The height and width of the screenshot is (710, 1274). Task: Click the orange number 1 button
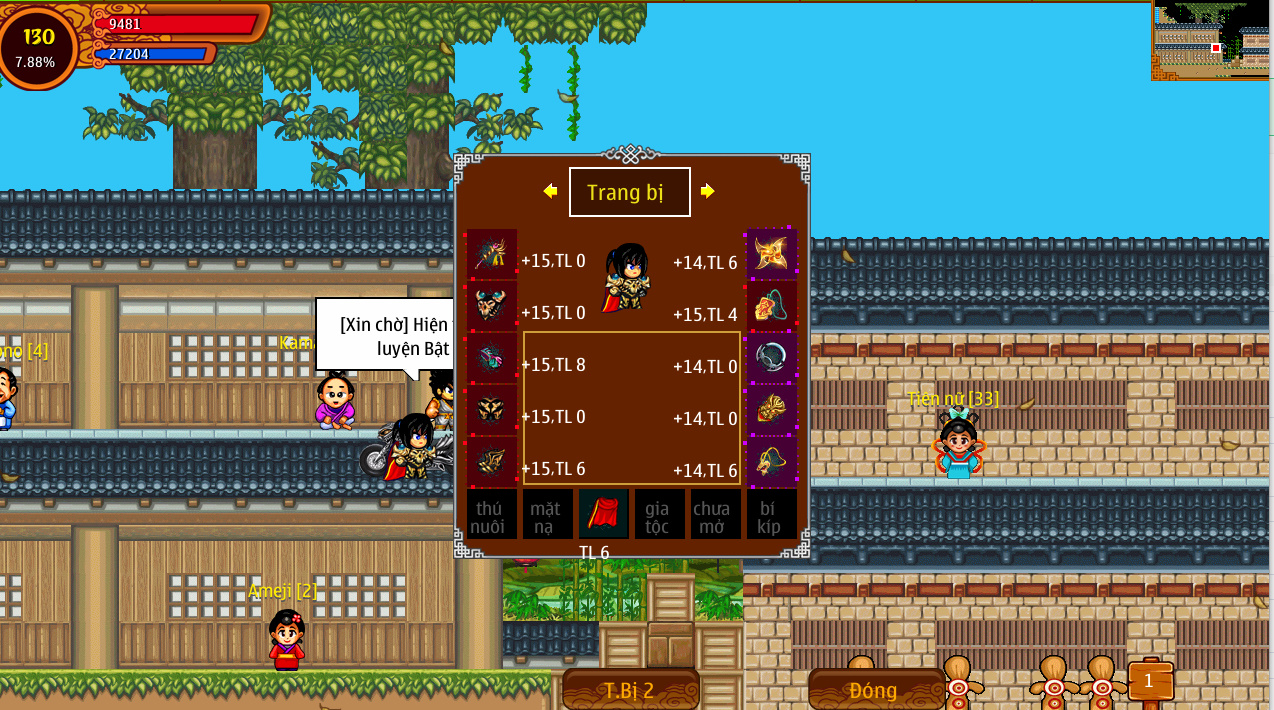click(x=1149, y=681)
